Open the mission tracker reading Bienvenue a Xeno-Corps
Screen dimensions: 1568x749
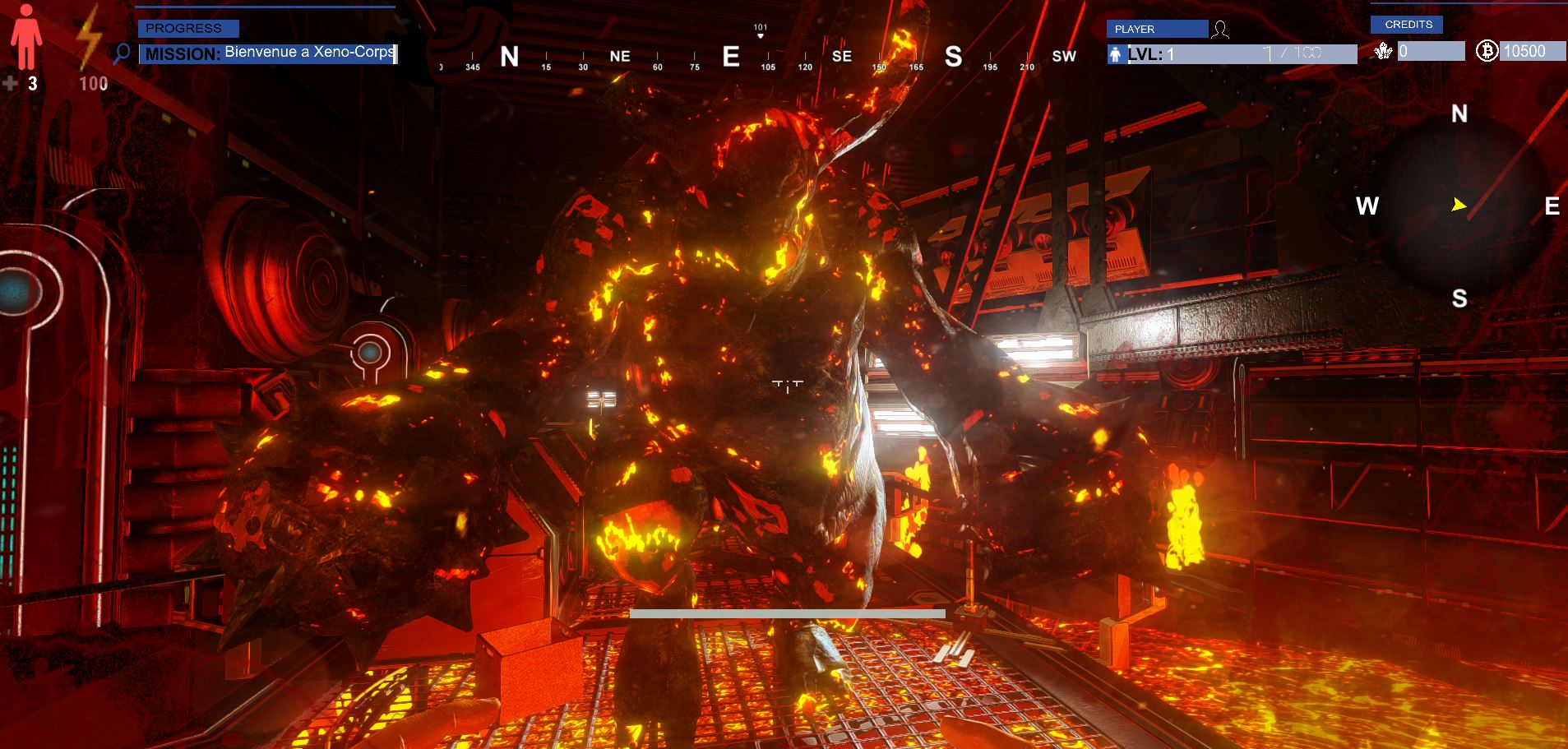tap(268, 53)
